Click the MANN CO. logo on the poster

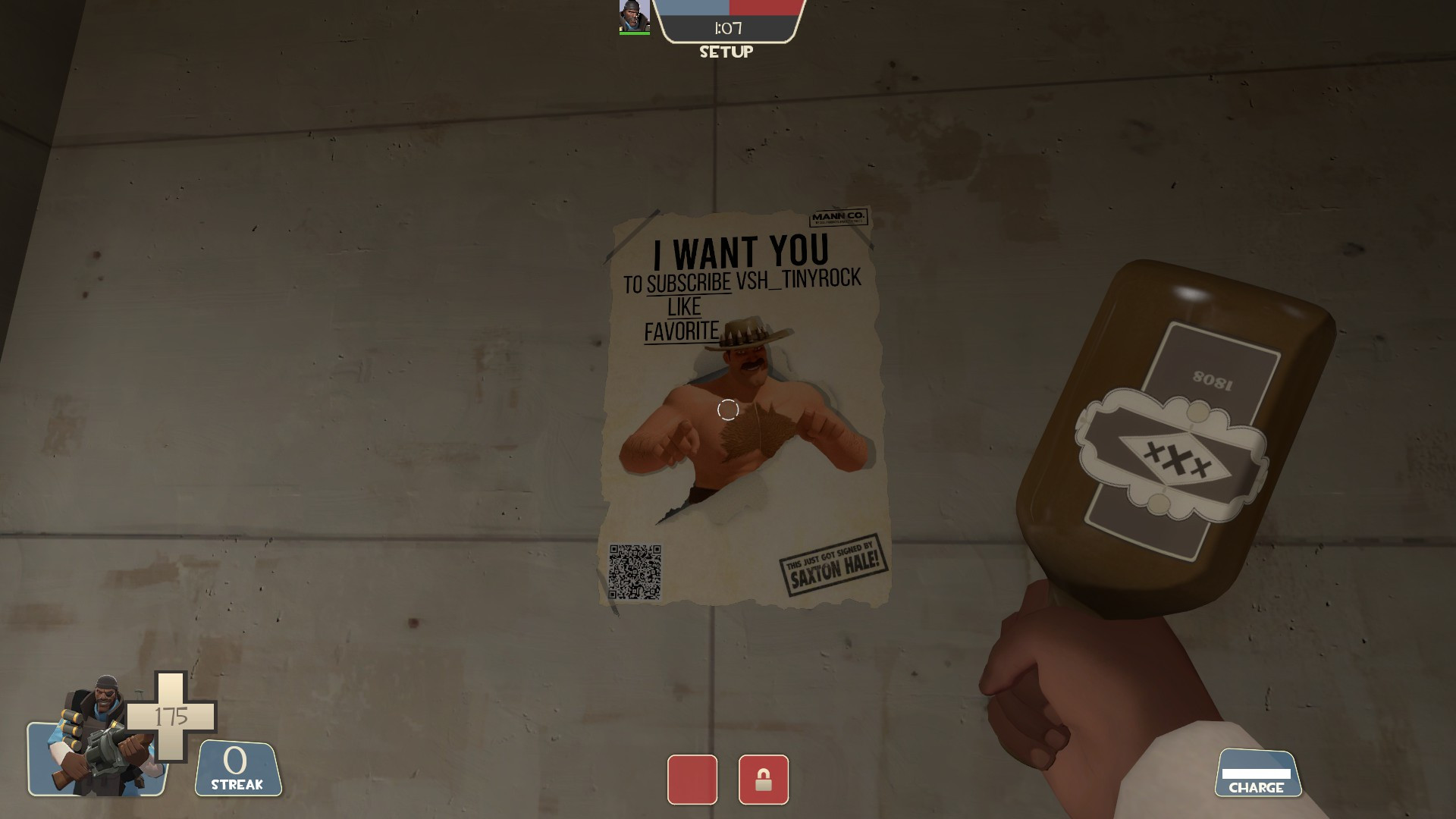[x=839, y=217]
